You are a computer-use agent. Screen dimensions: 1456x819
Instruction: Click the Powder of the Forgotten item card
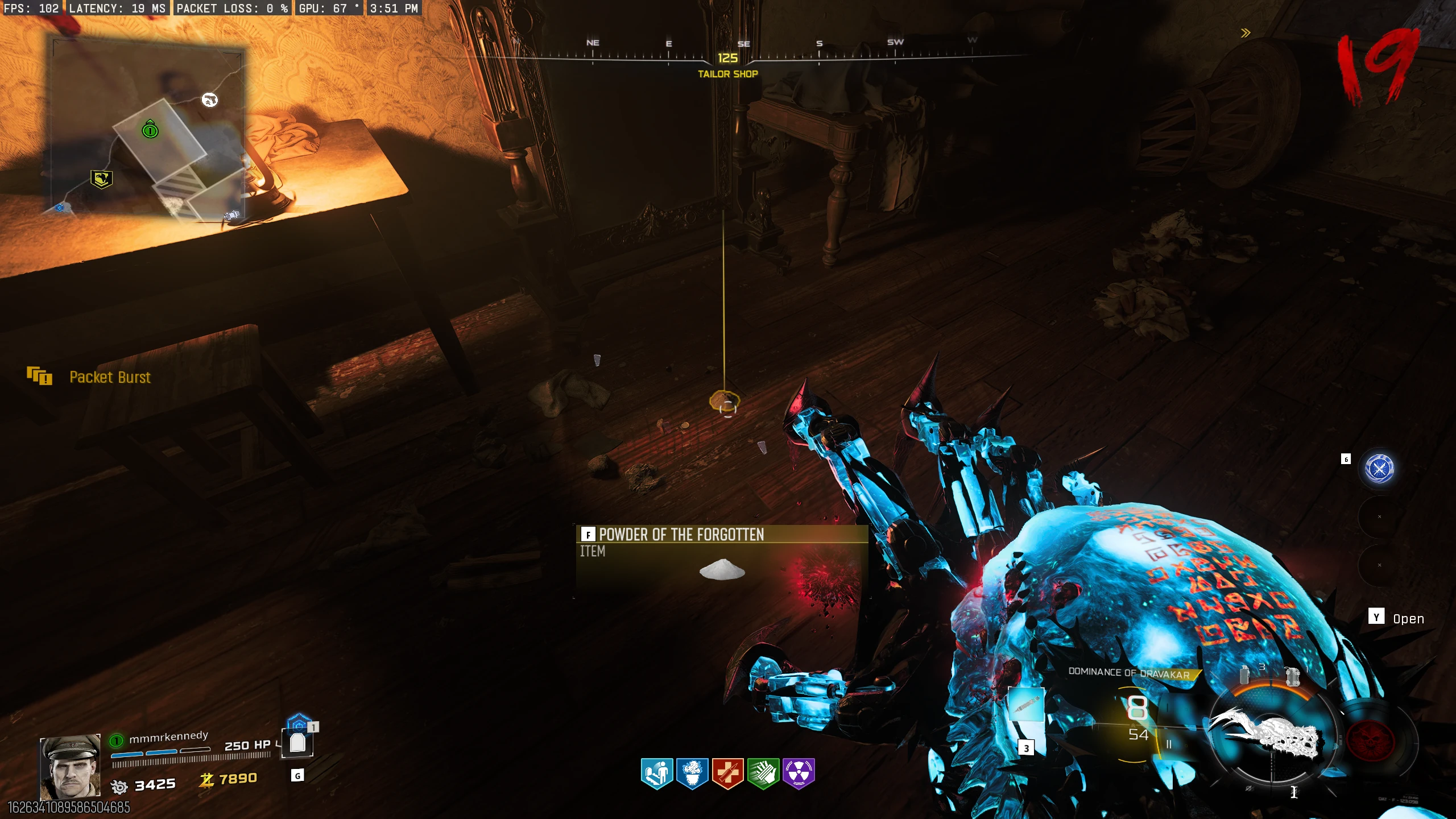pyautogui.click(x=721, y=561)
